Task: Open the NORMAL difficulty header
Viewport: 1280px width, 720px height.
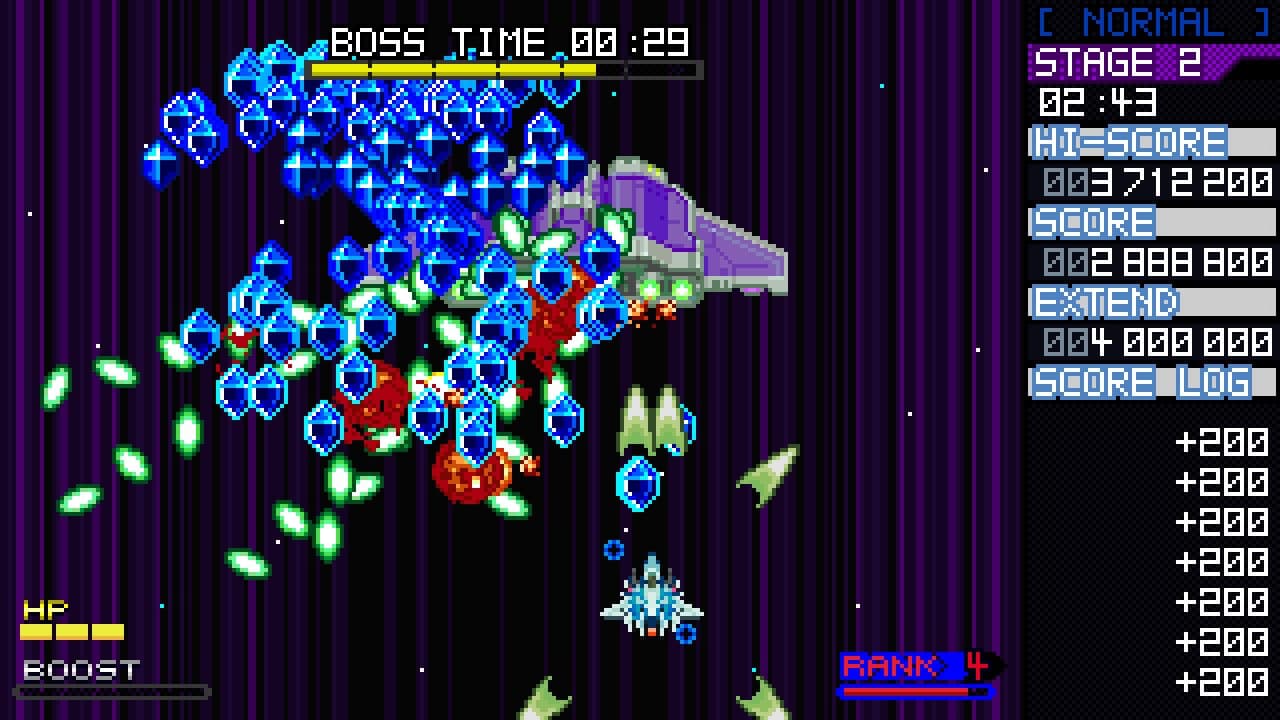Action: pyautogui.click(x=1148, y=22)
